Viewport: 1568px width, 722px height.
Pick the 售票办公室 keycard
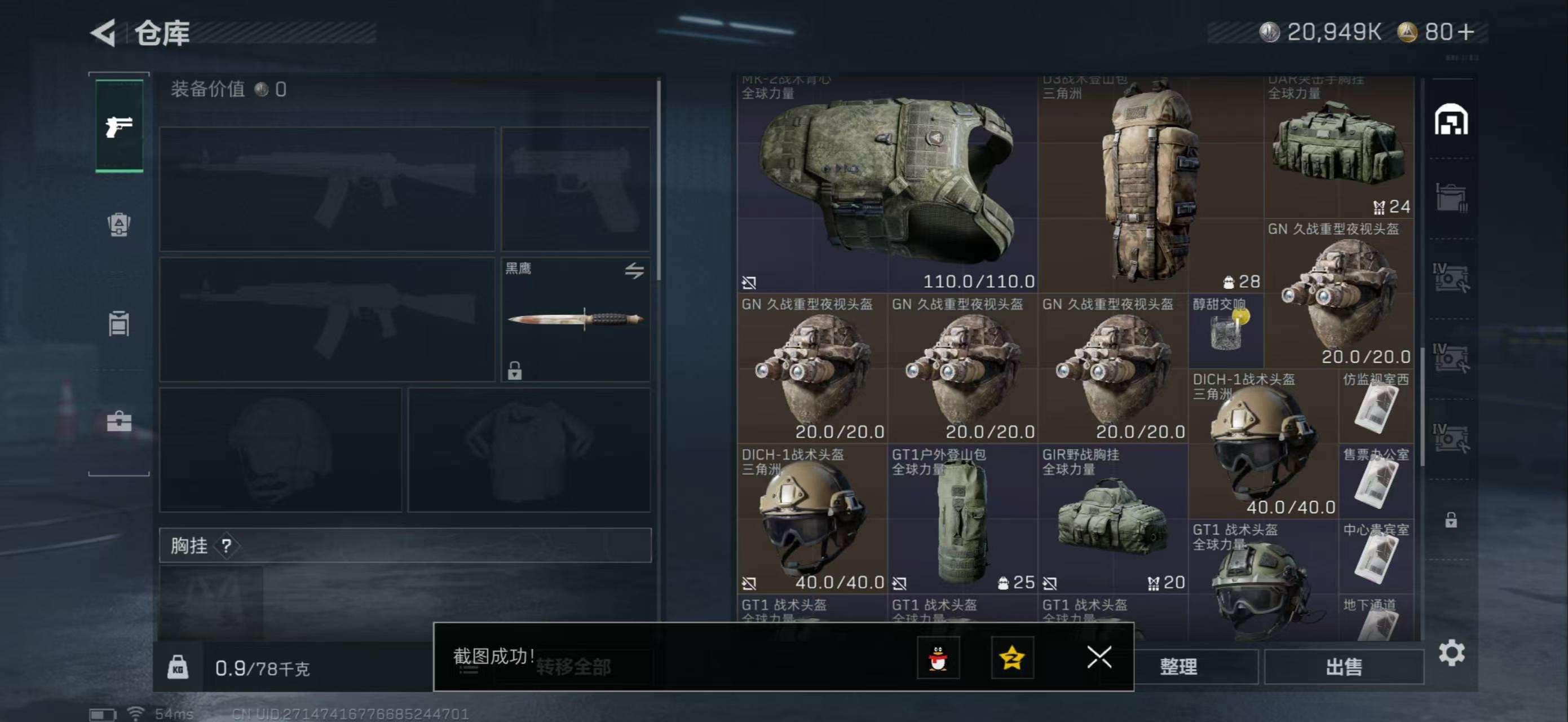point(1376,481)
